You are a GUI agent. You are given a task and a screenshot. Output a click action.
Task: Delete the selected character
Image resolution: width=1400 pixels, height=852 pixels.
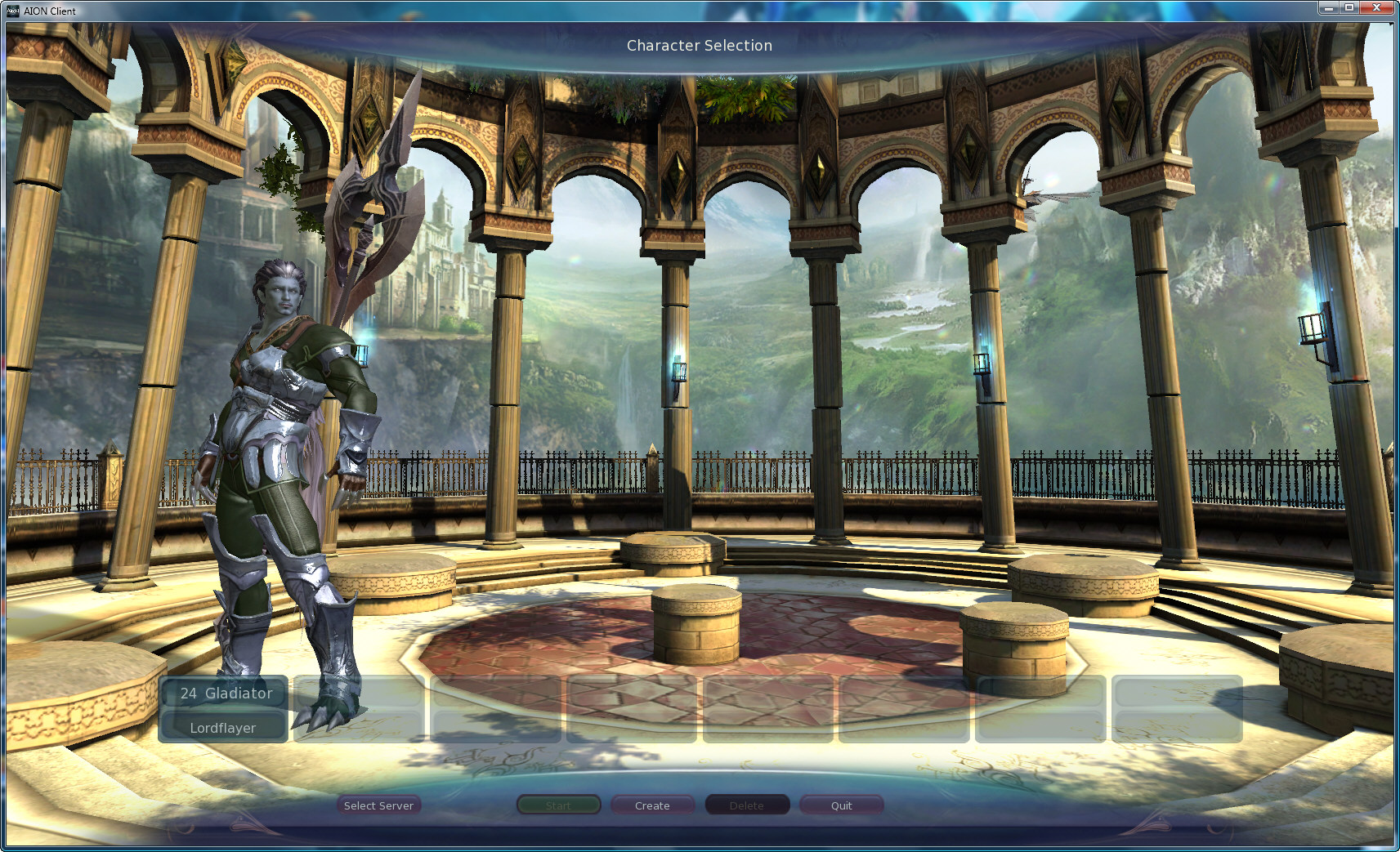tap(747, 805)
